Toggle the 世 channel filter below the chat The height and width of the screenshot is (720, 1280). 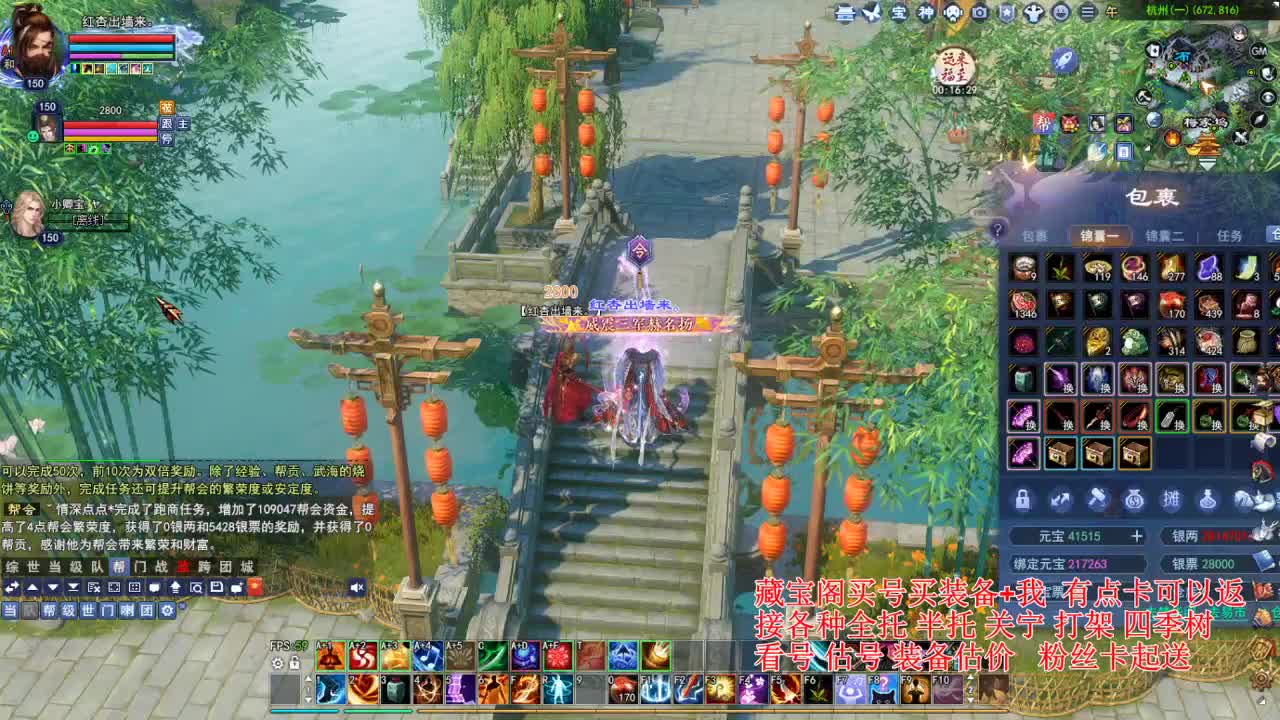click(87, 610)
